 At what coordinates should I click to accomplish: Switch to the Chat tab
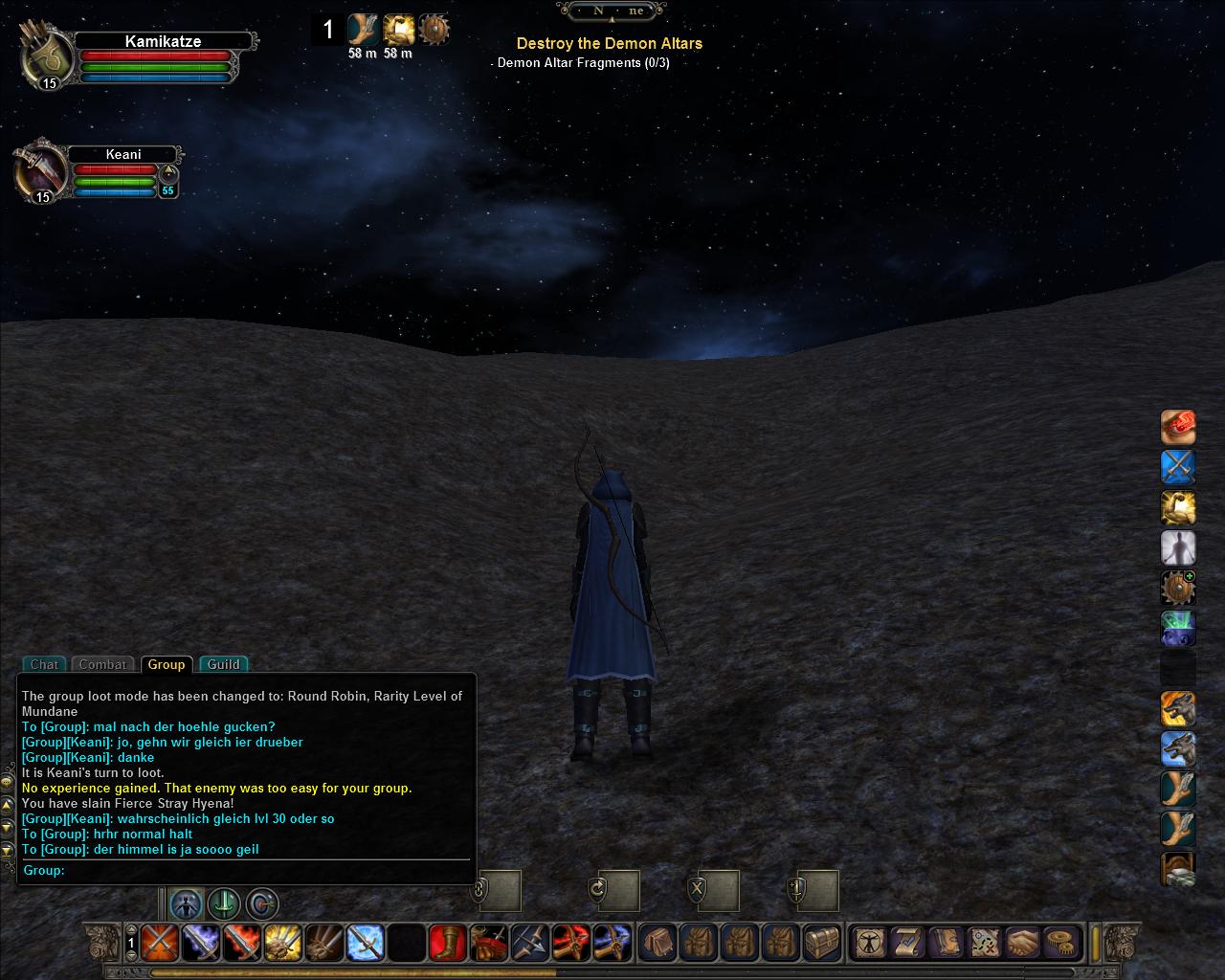44,664
